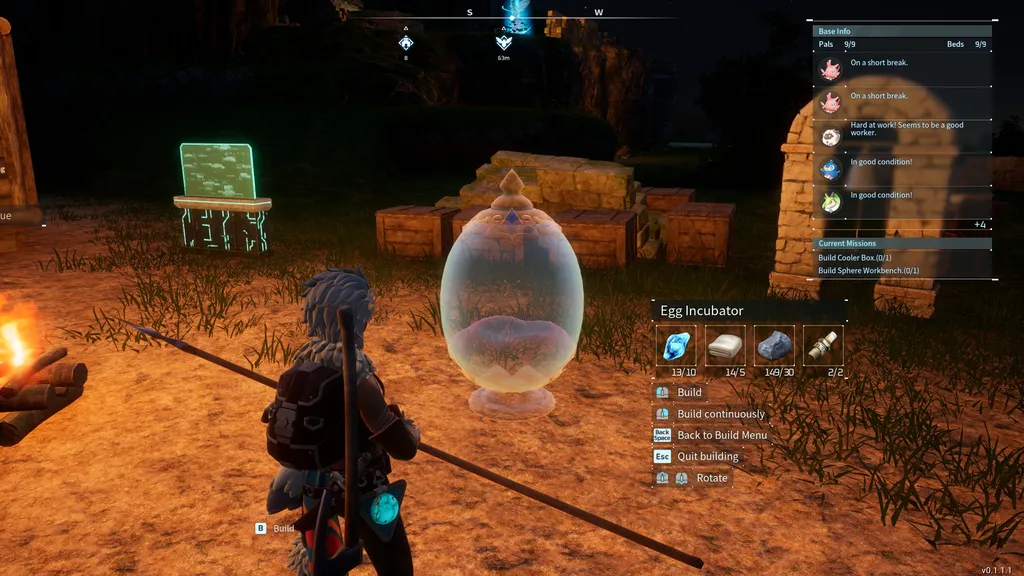Select the Ancient Civilization Parts slot

[823, 345]
